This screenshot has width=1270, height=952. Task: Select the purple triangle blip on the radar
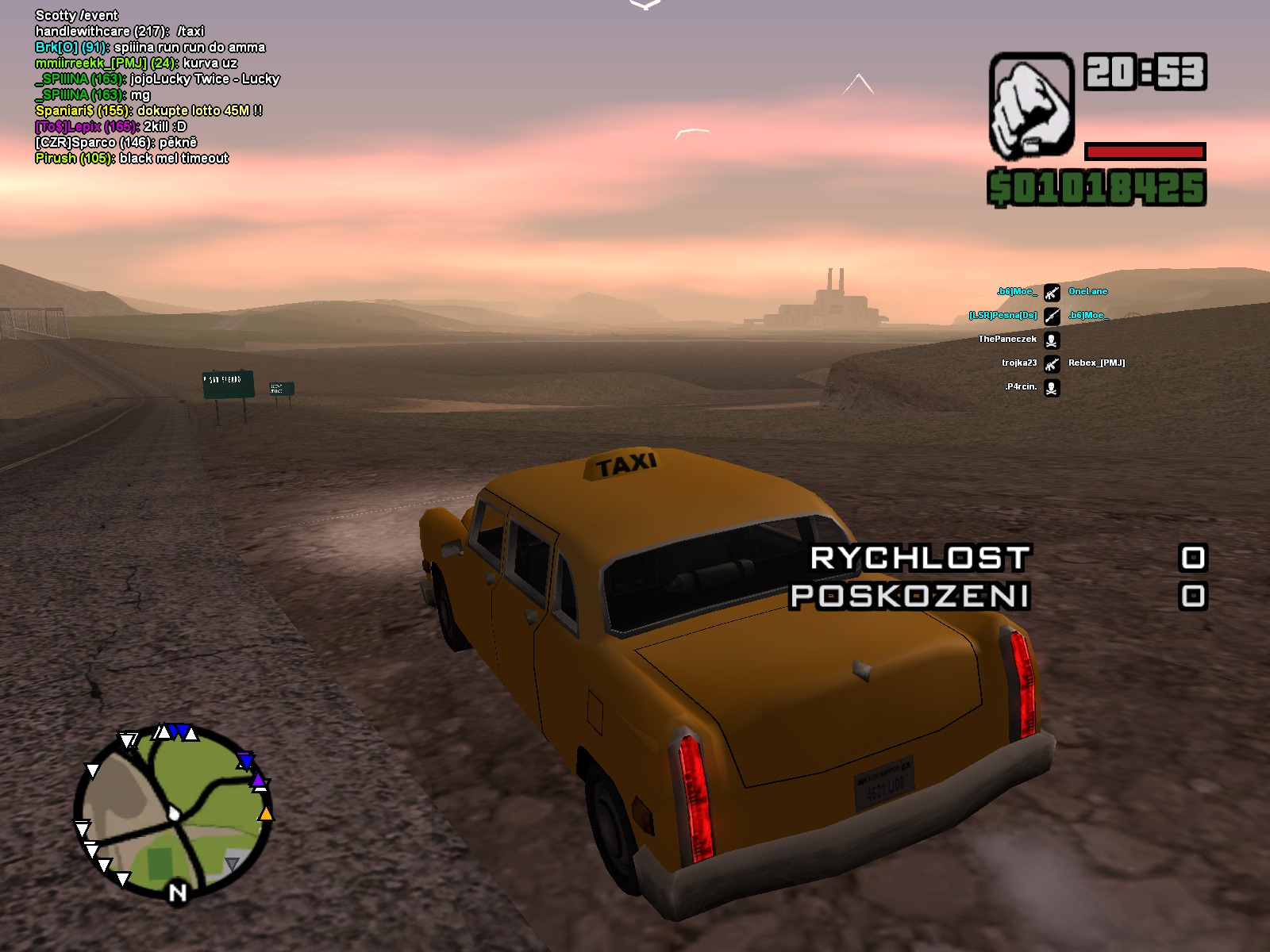point(258,781)
